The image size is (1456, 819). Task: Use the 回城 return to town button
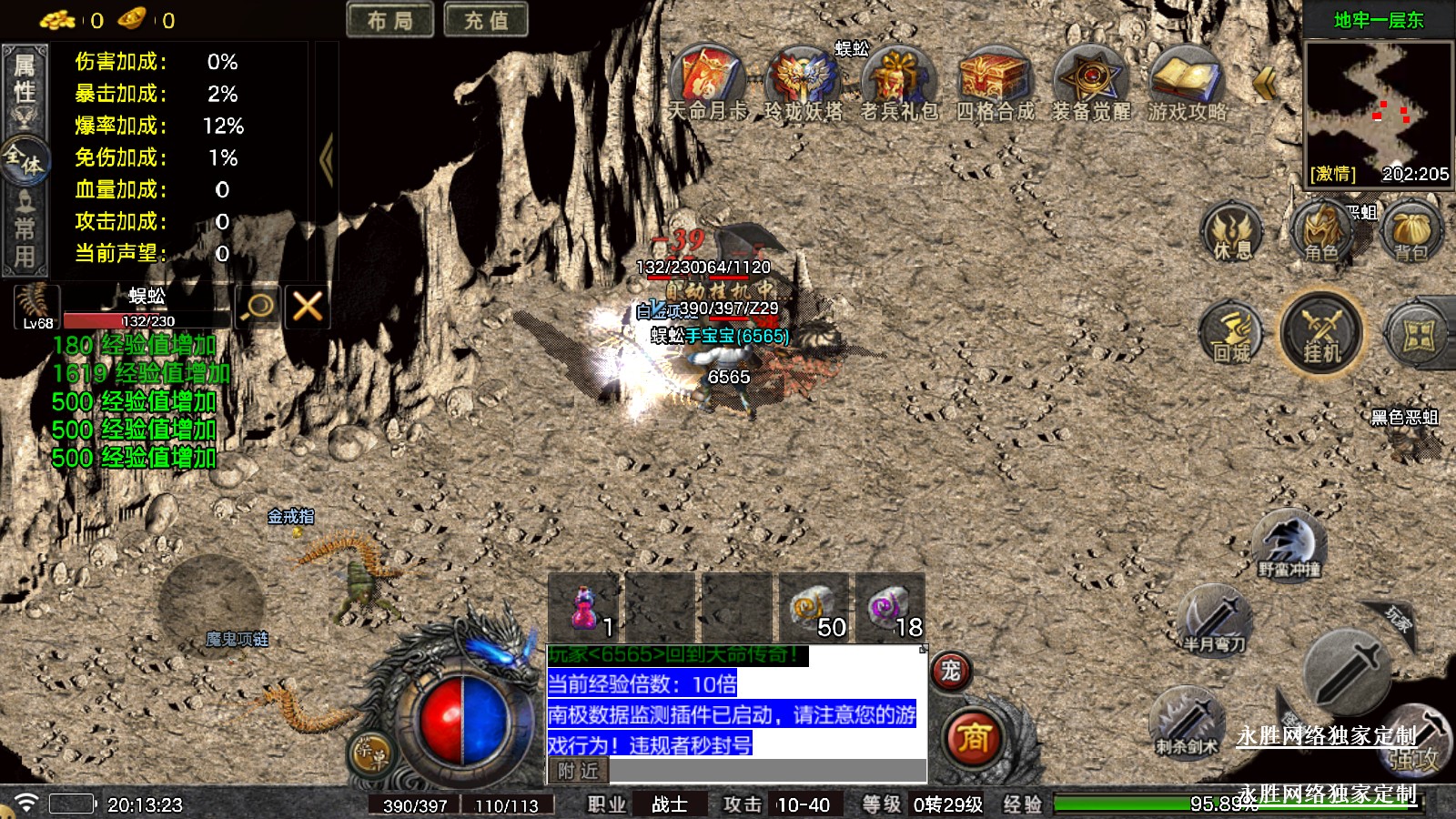(x=1232, y=334)
